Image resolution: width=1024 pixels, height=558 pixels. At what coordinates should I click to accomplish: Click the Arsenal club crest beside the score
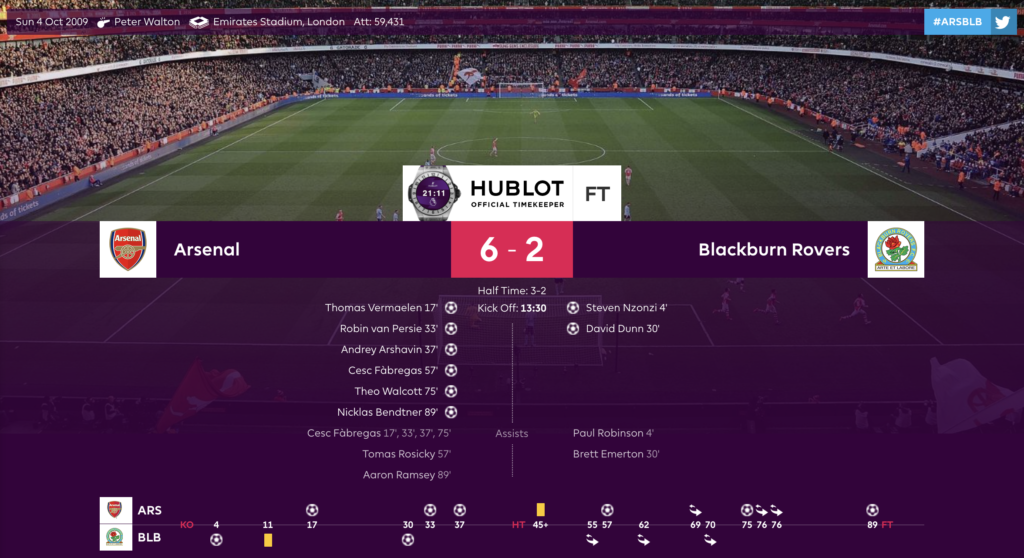[x=128, y=249]
